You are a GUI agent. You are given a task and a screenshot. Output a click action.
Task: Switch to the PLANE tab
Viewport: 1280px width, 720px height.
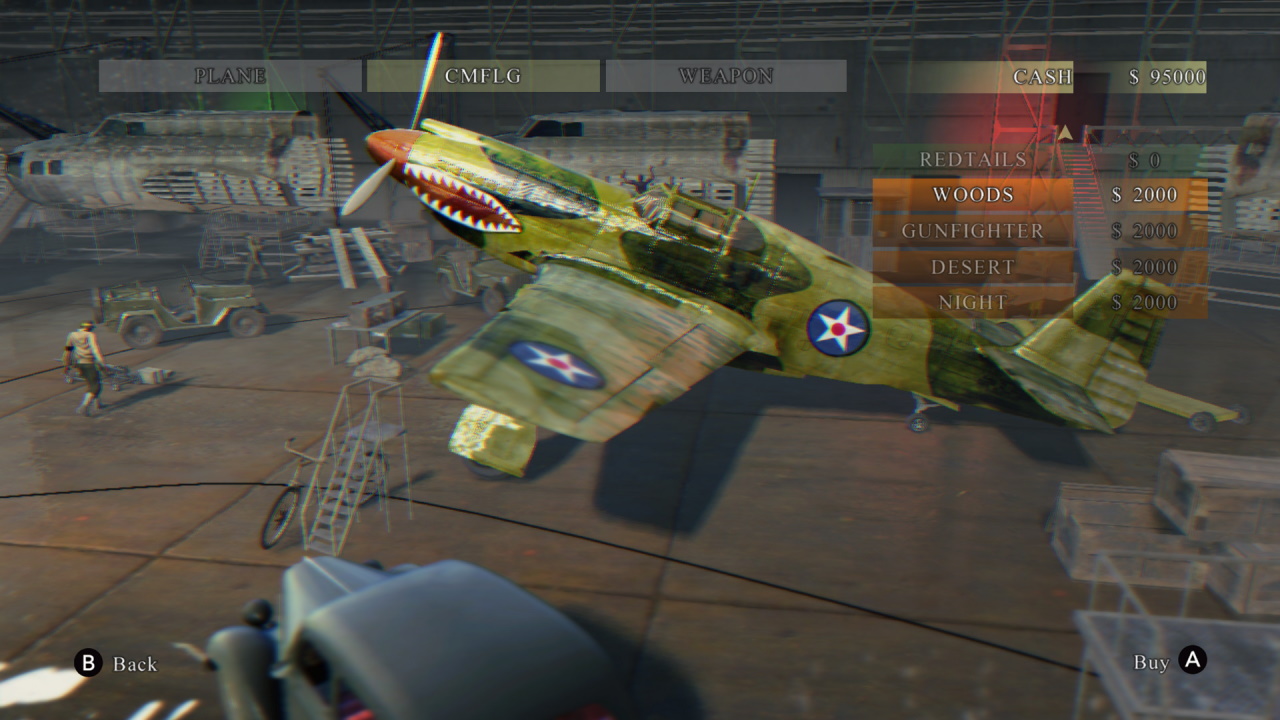click(x=229, y=75)
